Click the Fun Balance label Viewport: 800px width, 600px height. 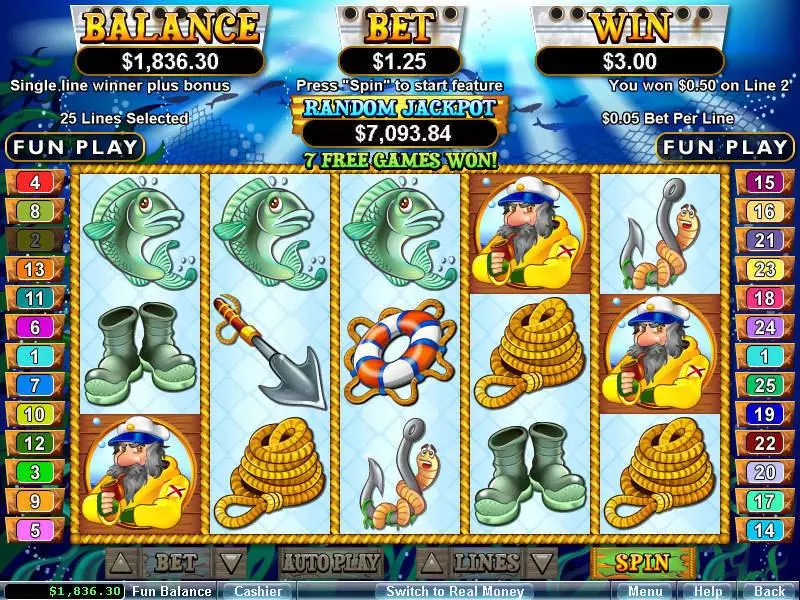[x=172, y=591]
